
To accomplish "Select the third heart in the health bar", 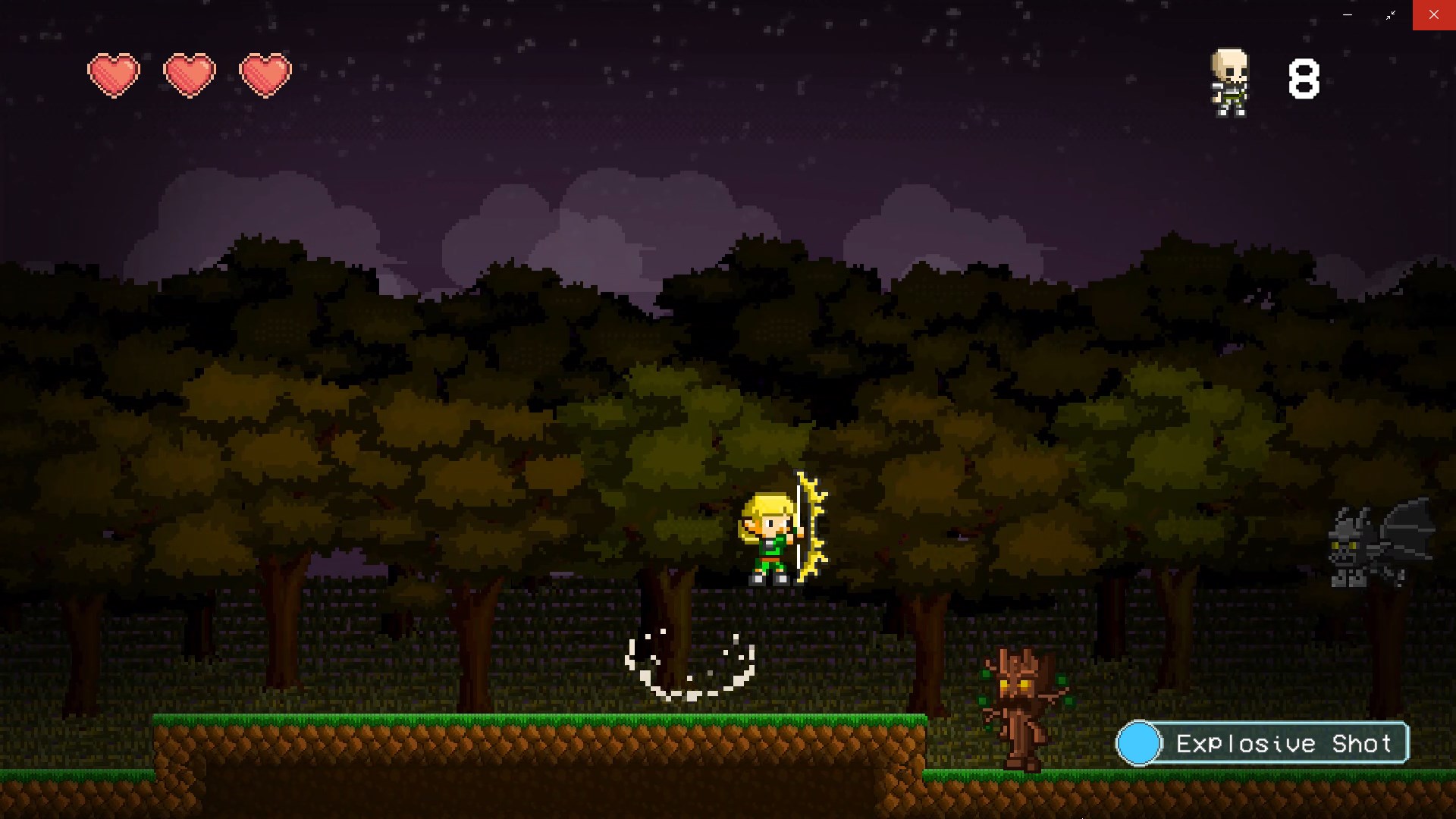I will (x=264, y=73).
